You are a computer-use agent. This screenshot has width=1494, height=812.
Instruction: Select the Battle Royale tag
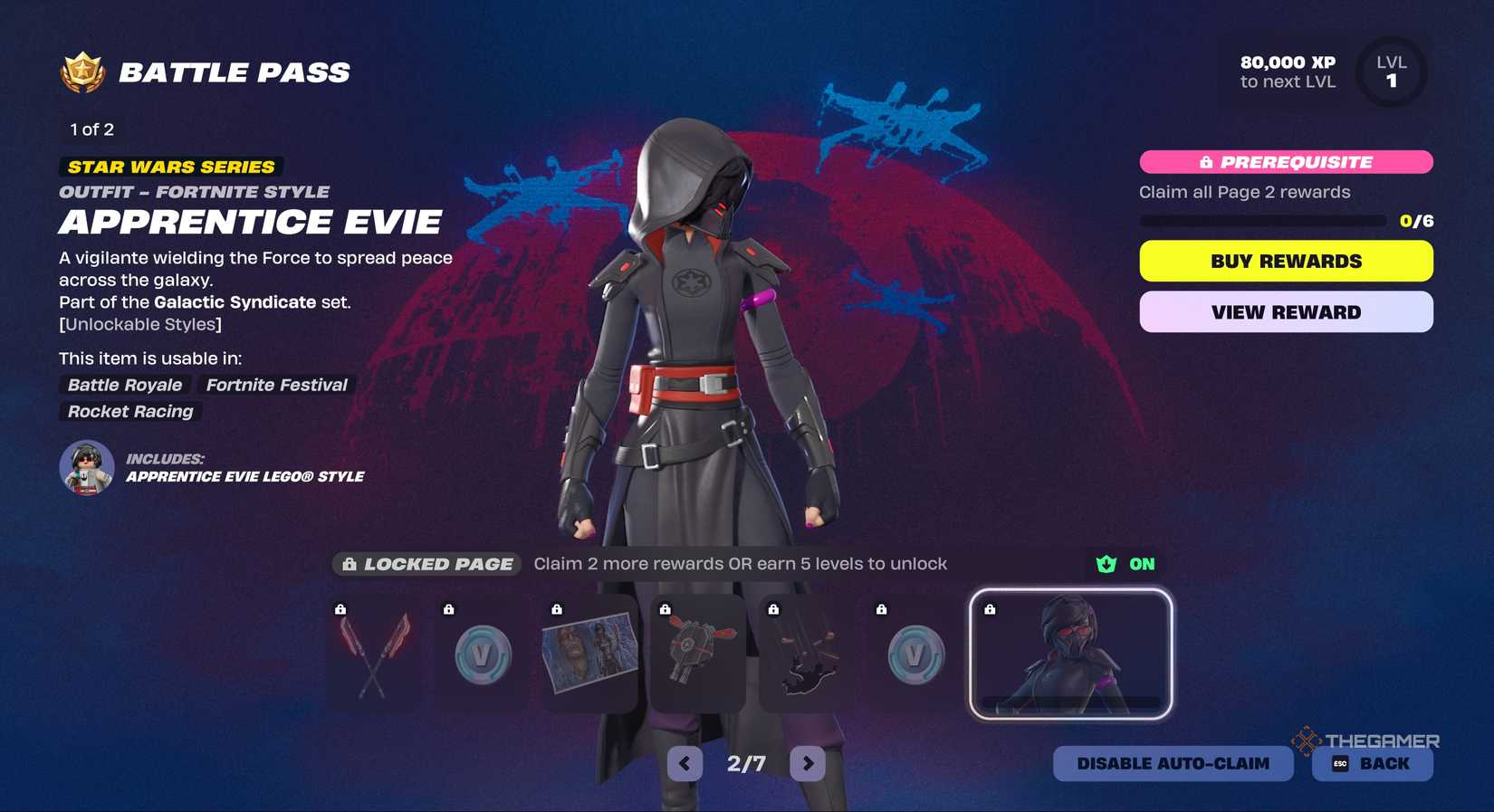(124, 385)
